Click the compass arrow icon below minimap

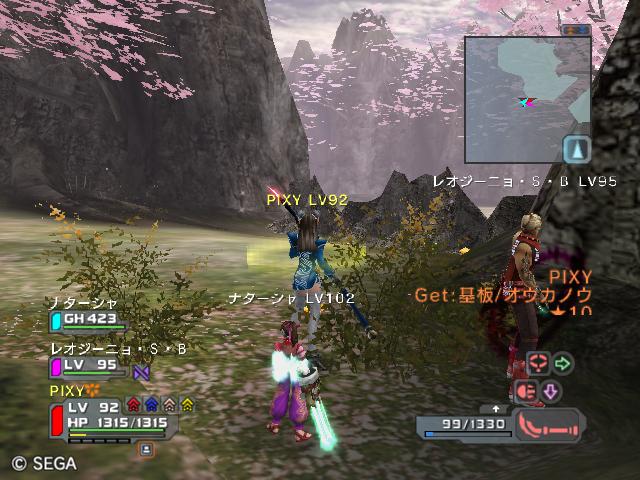tap(576, 150)
